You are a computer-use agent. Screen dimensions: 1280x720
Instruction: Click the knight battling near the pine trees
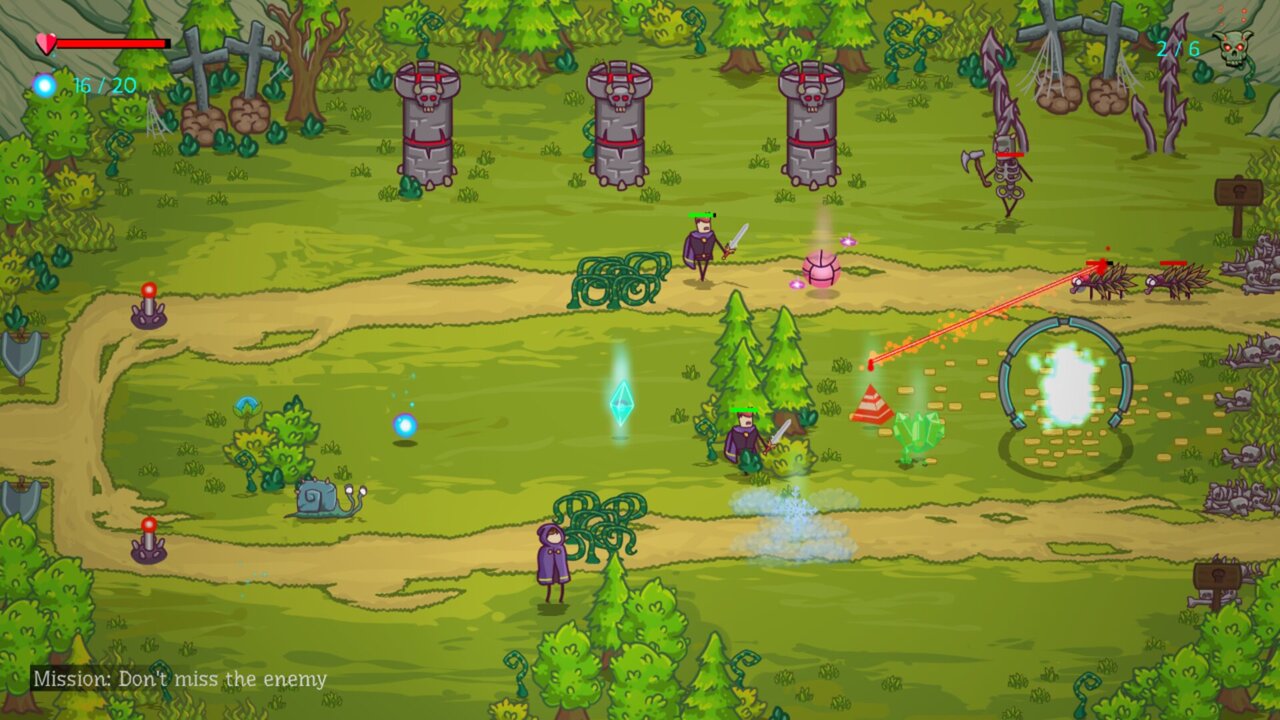point(745,440)
